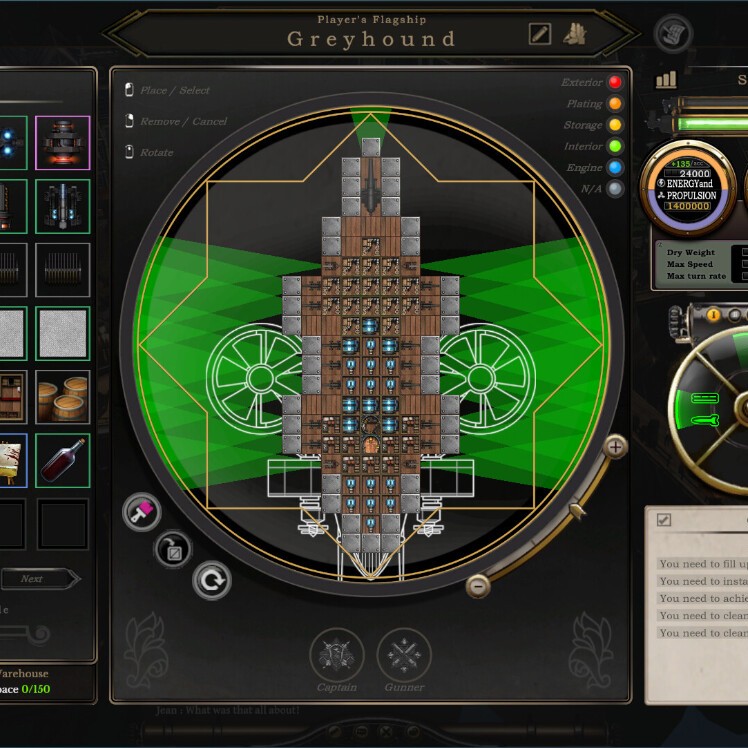
Task: Toggle the green Interior layer filter
Action: pyautogui.click(x=615, y=147)
